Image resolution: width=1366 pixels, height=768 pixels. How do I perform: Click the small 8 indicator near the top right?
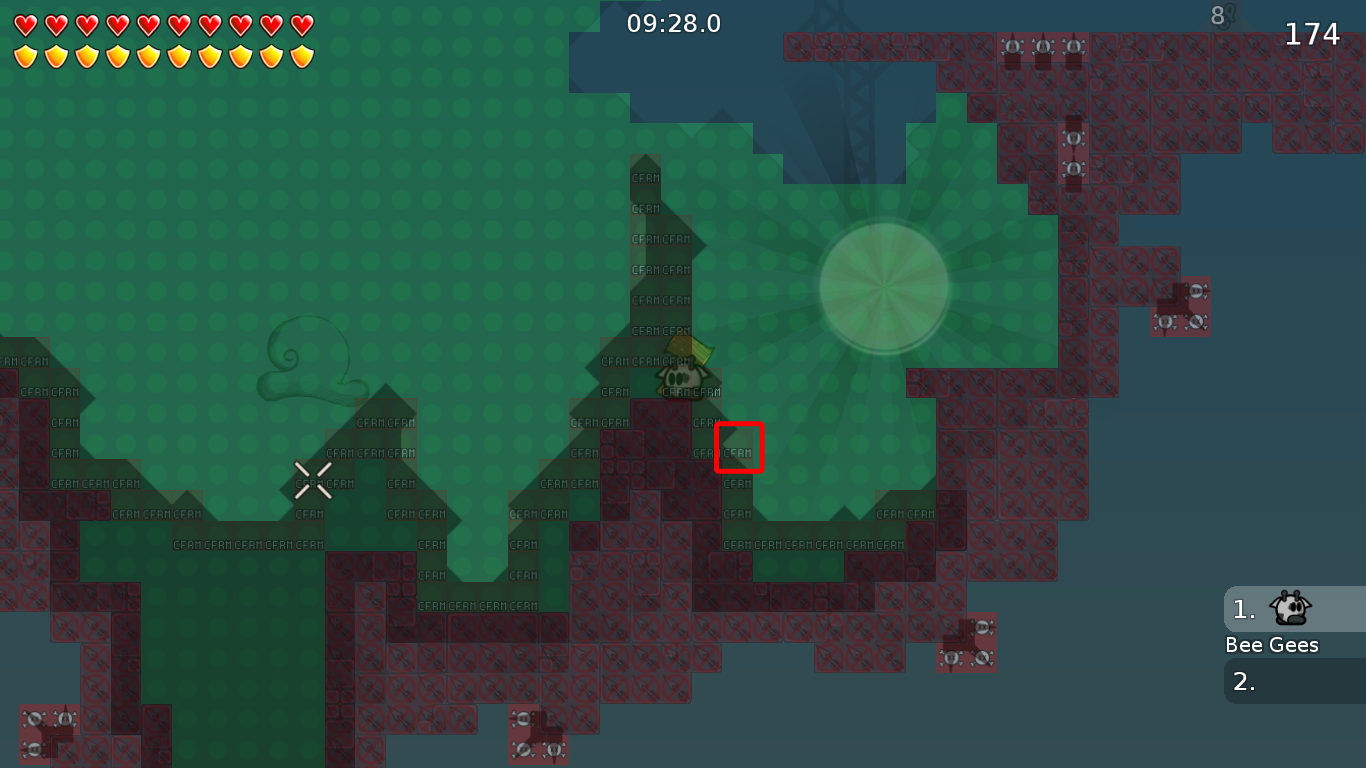(1216, 16)
